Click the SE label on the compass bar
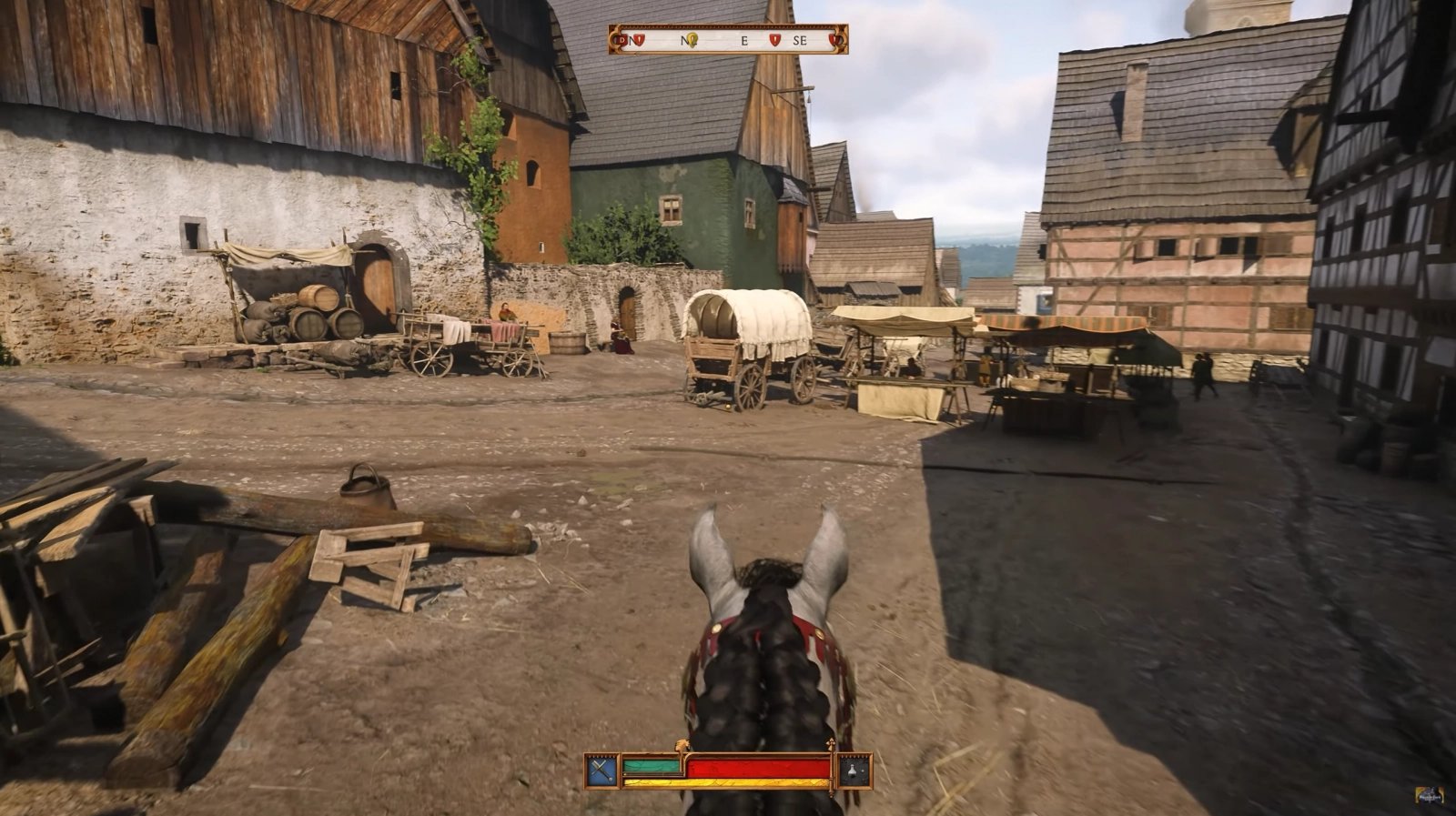The image size is (1456, 816). coord(800,42)
